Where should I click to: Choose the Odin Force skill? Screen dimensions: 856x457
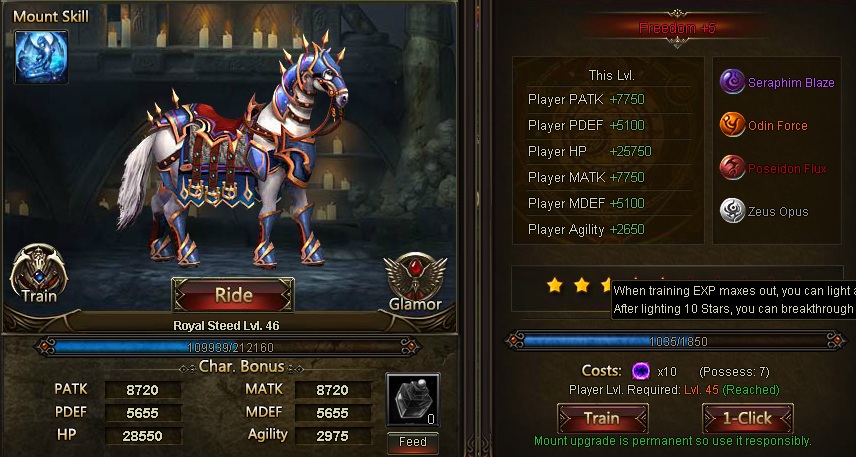coord(732,126)
